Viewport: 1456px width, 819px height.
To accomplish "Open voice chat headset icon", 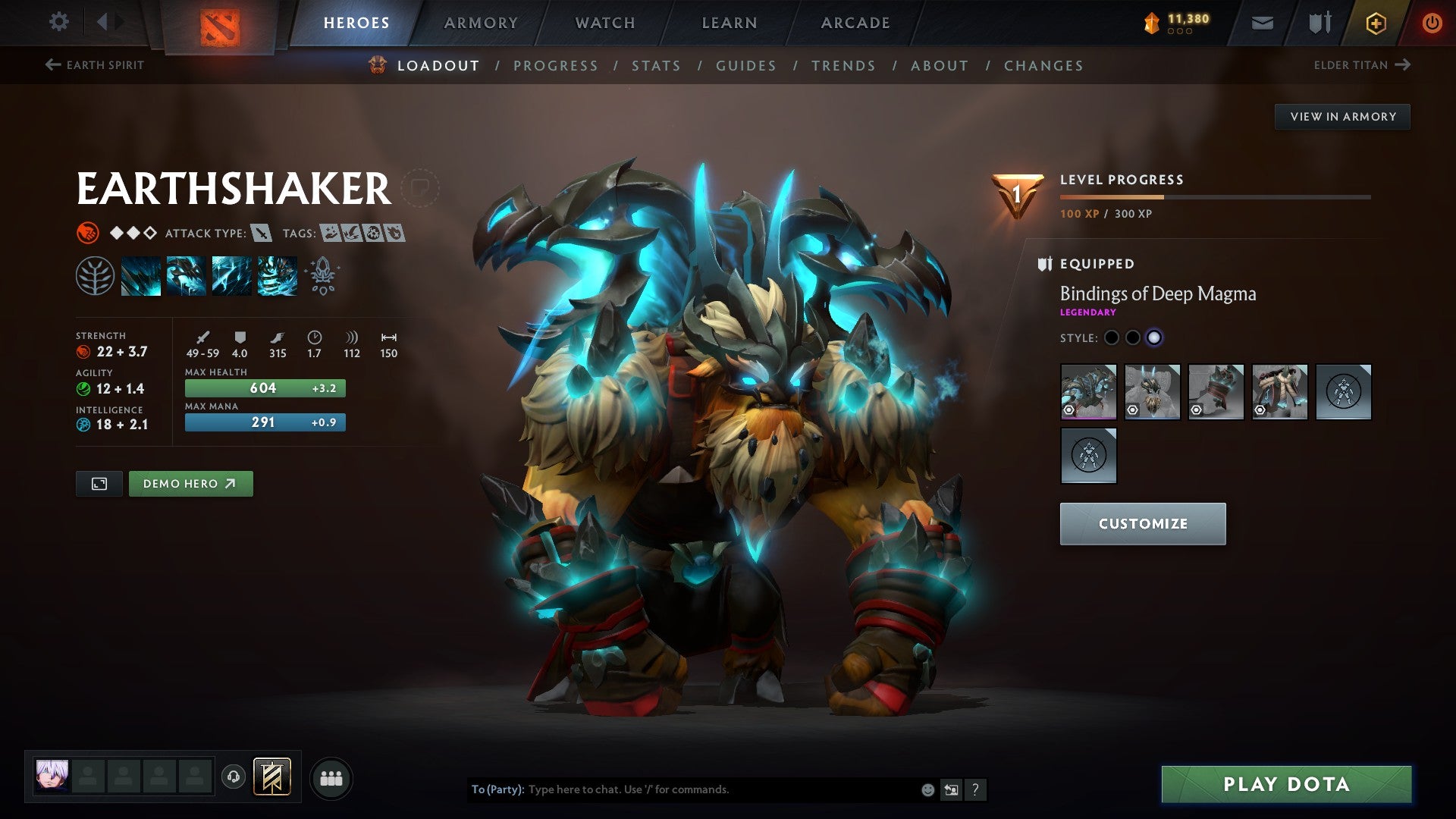I will pos(232,777).
